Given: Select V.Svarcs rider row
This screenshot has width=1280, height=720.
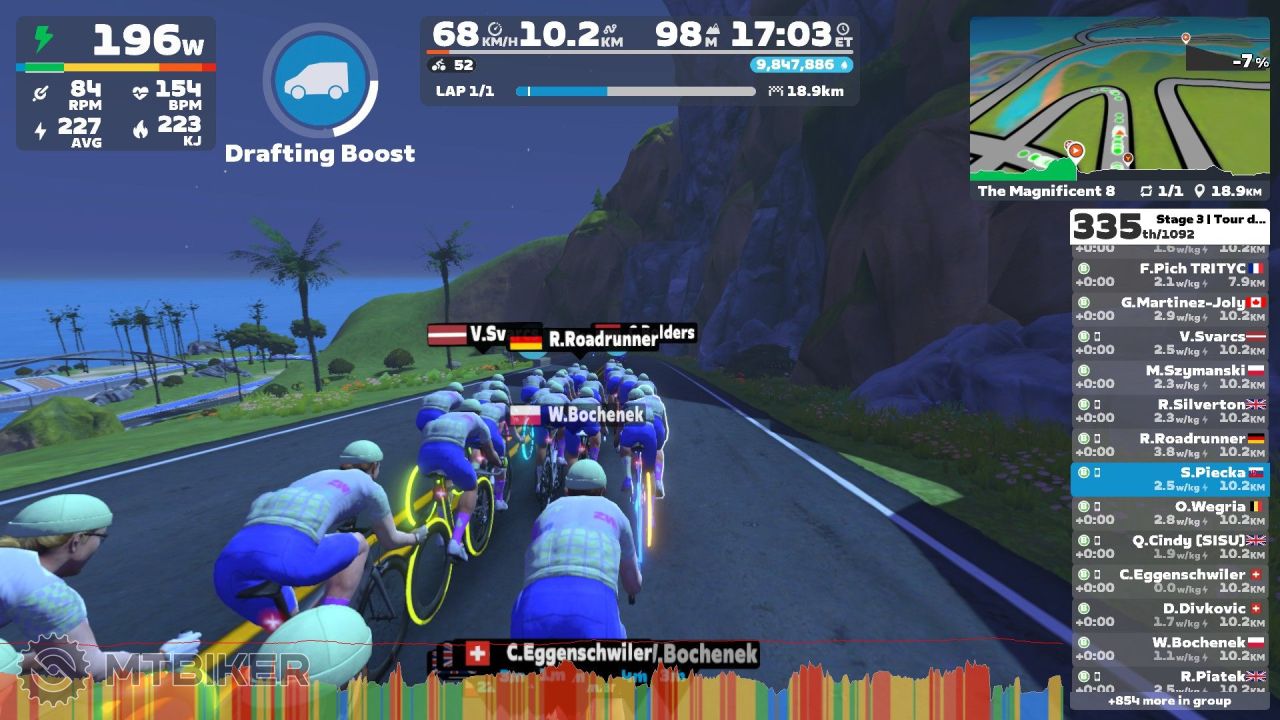Looking at the screenshot, I should (1169, 343).
